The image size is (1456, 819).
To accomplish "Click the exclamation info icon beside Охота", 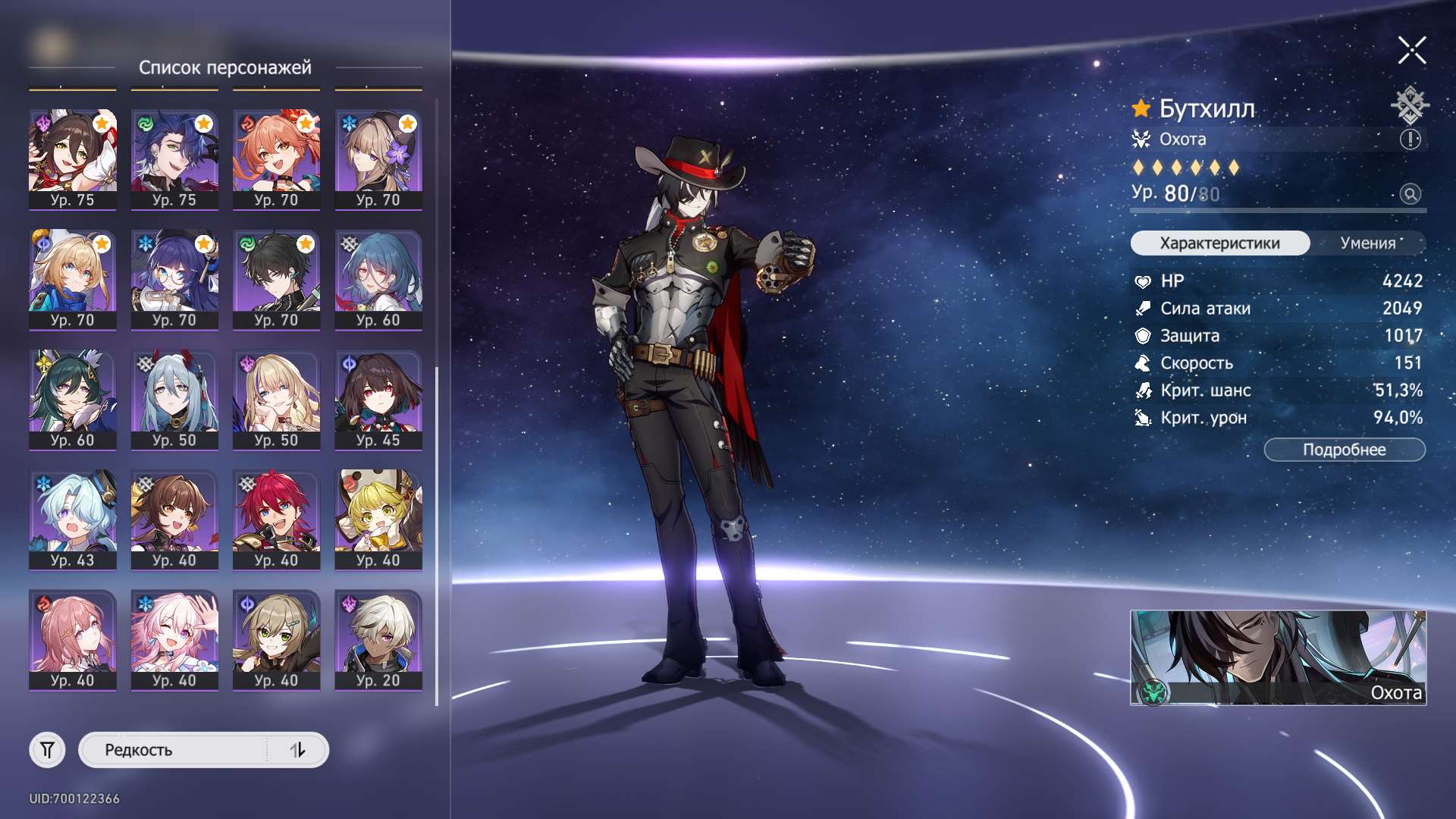I will click(x=1410, y=140).
